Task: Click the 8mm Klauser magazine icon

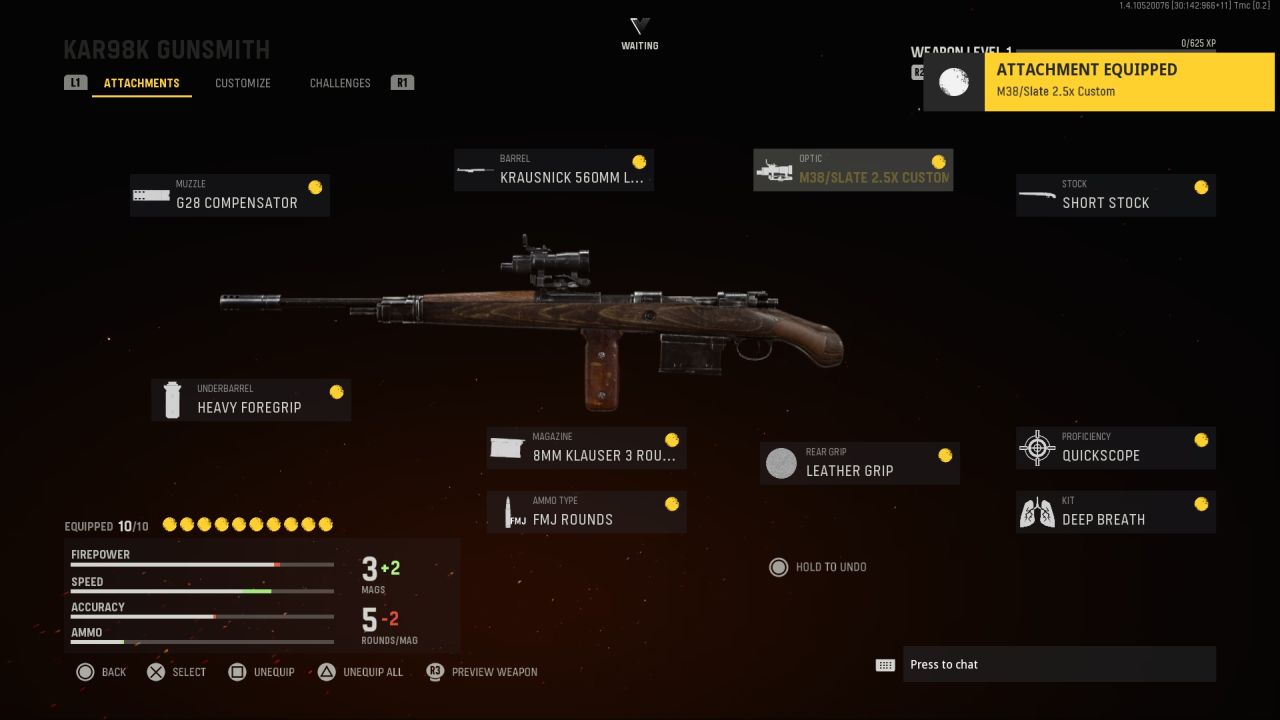Action: pos(508,447)
